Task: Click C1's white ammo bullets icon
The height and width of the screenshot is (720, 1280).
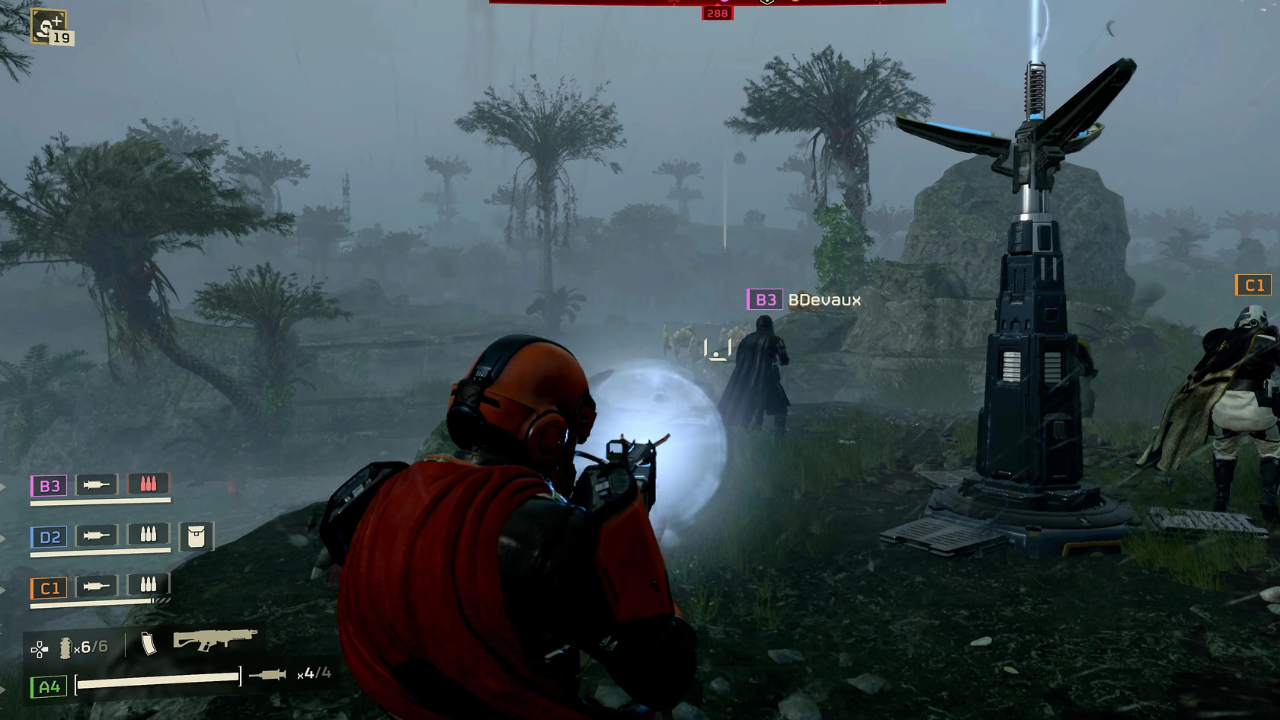Action: (x=148, y=587)
